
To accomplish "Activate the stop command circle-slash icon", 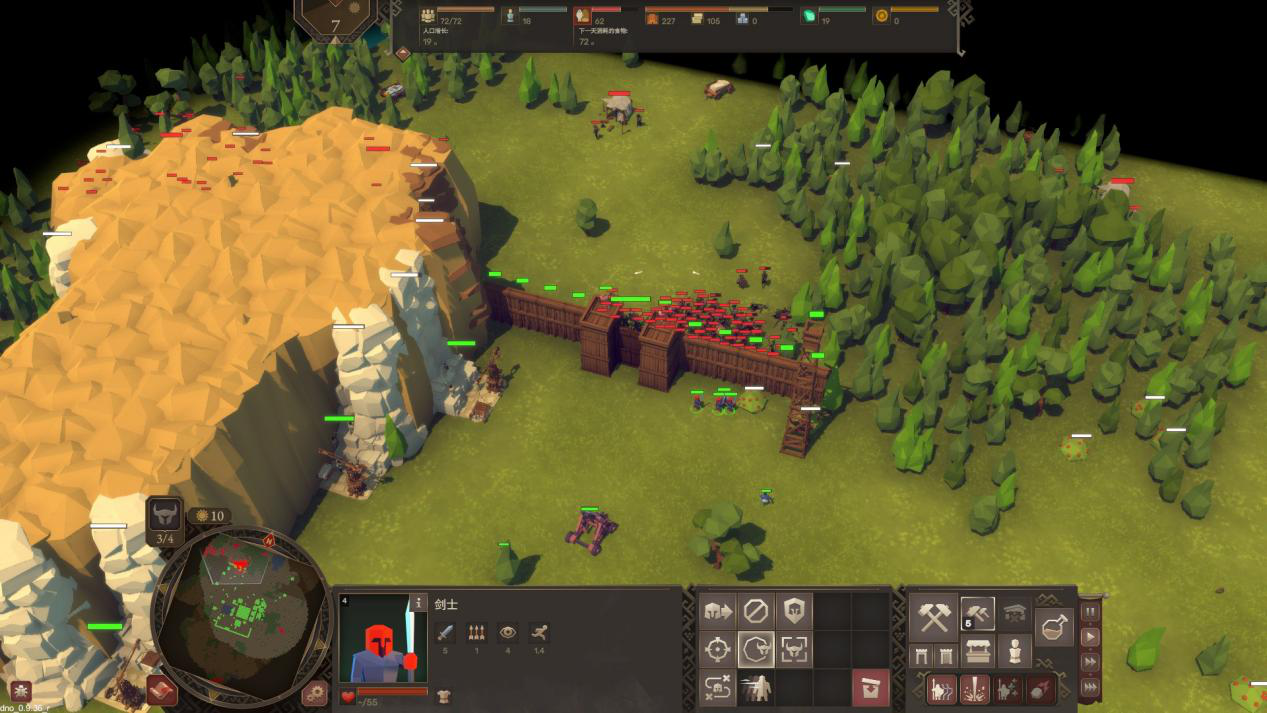I will point(756,610).
